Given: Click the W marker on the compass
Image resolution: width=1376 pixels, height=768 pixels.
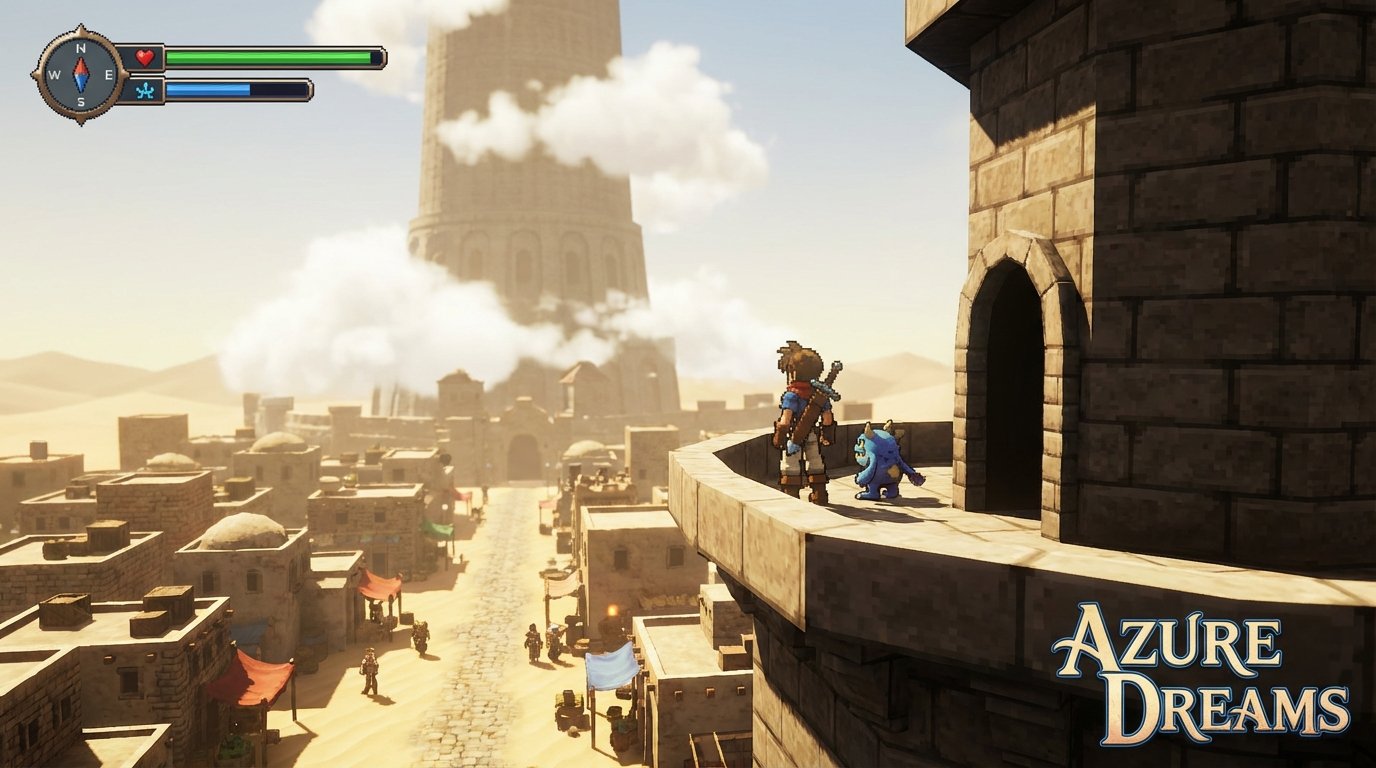Looking at the screenshot, I should pos(55,75).
